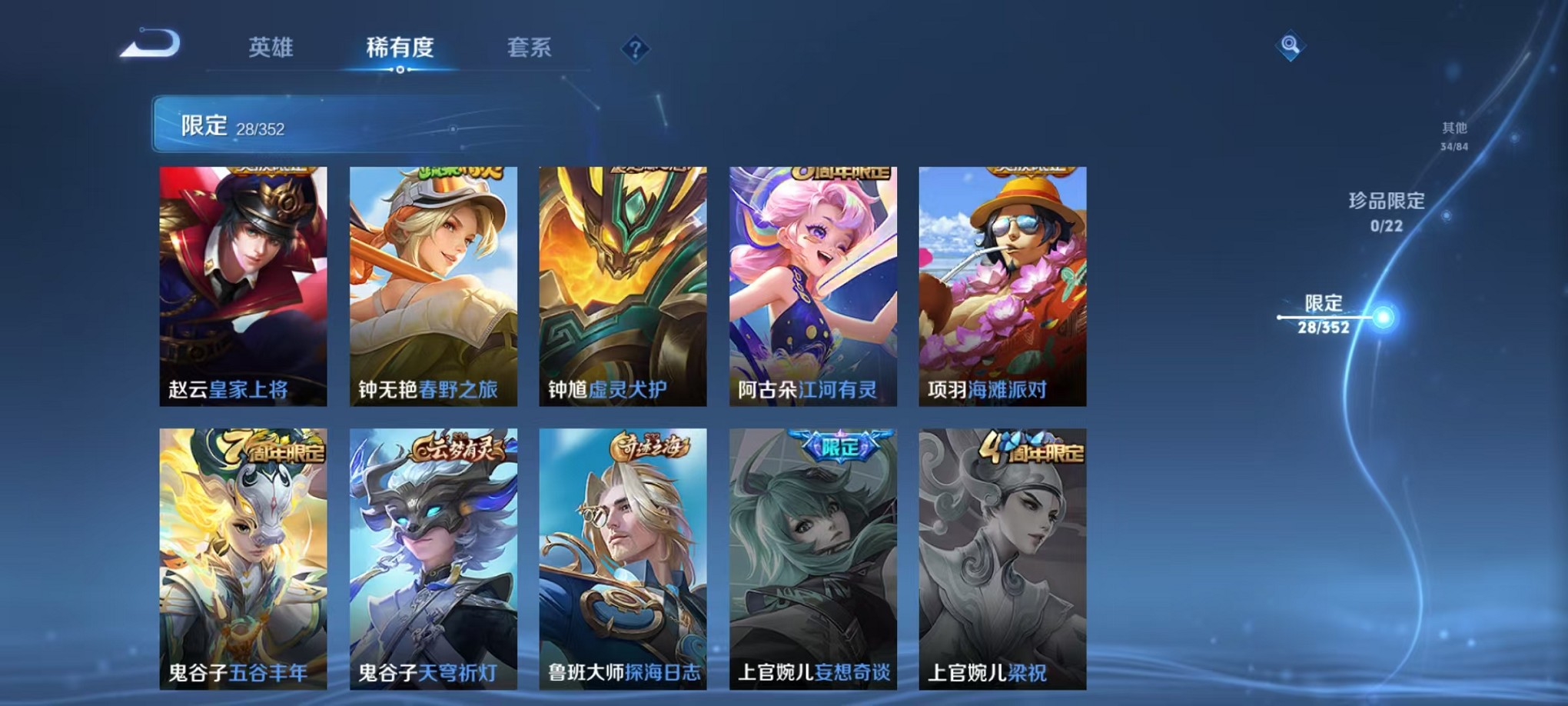Select the 稀有度 tab
The width and height of the screenshot is (1568, 706).
click(401, 48)
